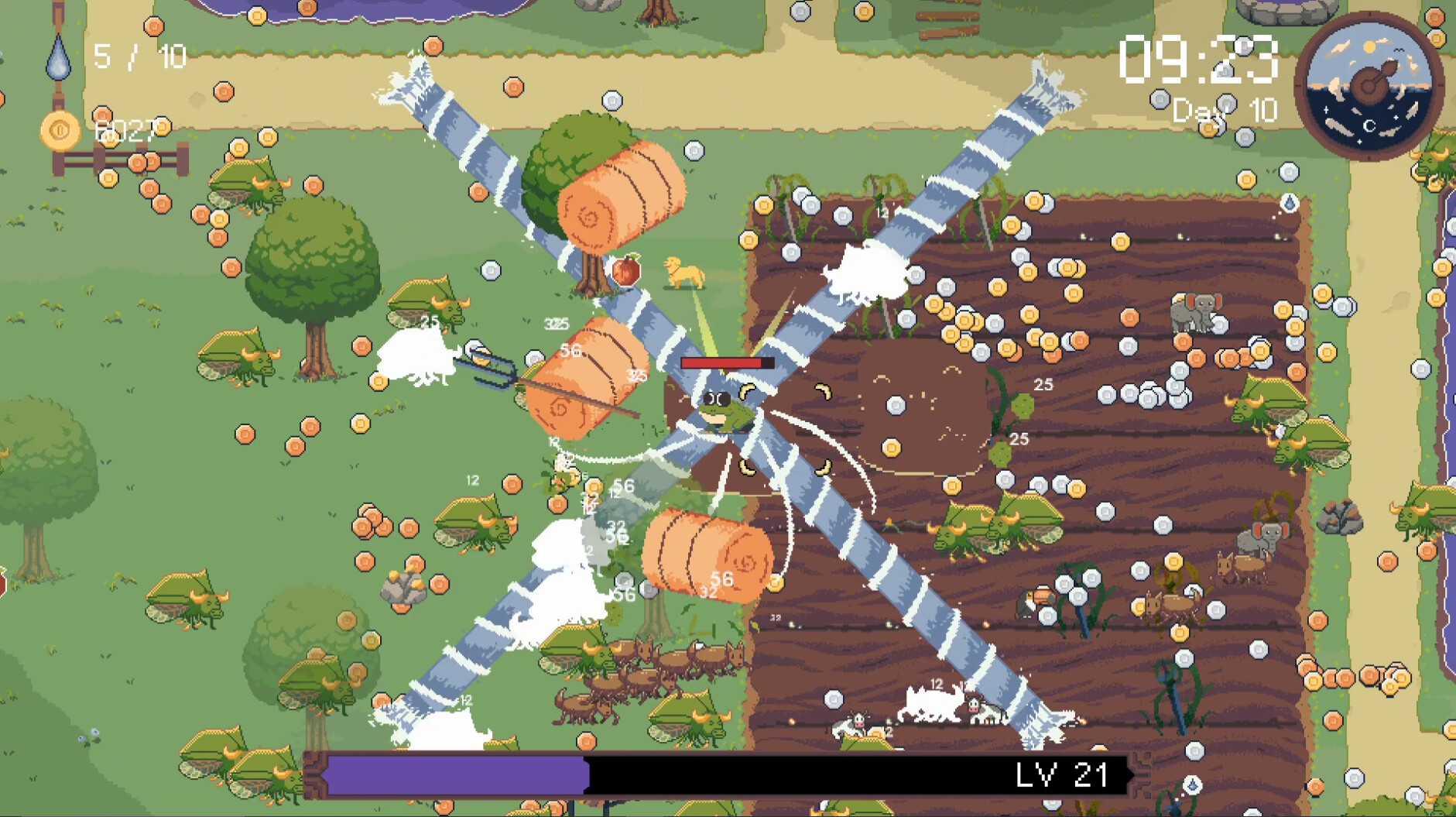
Task: Open the day/night clock dial
Action: click(x=1369, y=85)
